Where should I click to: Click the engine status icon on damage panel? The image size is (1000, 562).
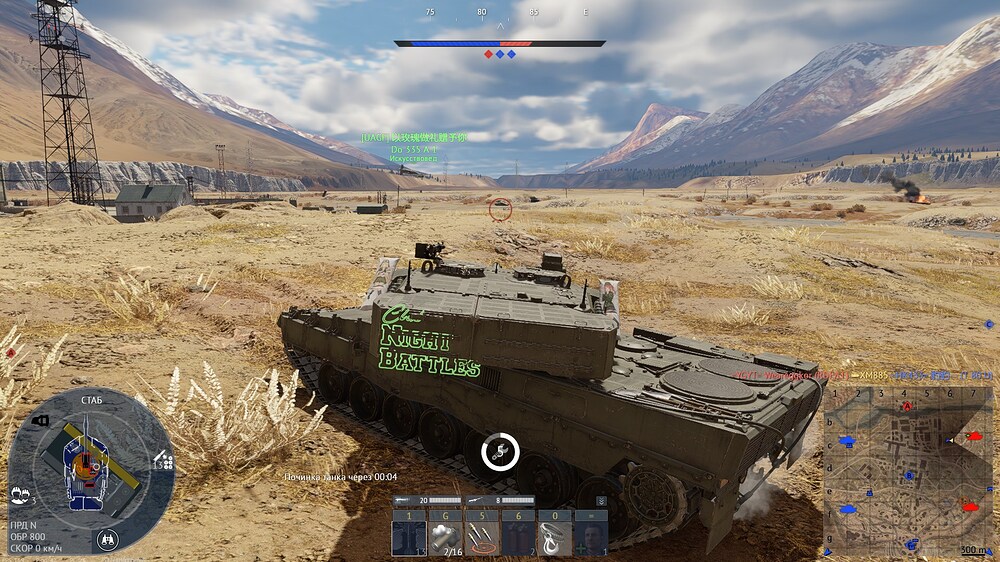pyautogui.click(x=40, y=421)
